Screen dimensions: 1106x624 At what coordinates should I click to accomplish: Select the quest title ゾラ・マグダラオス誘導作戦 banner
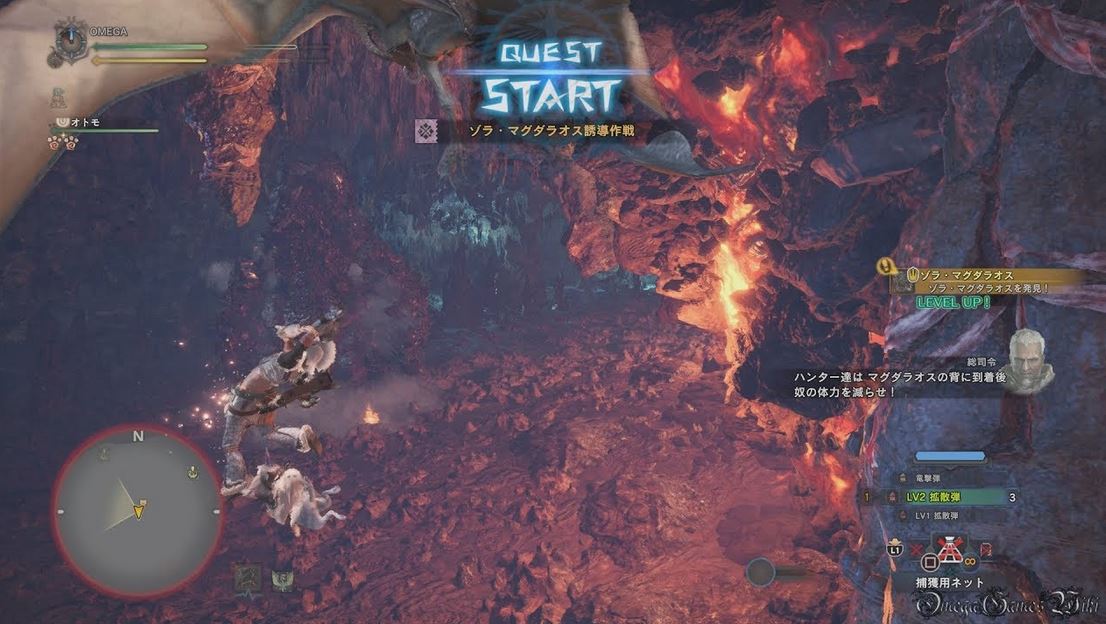[540, 130]
